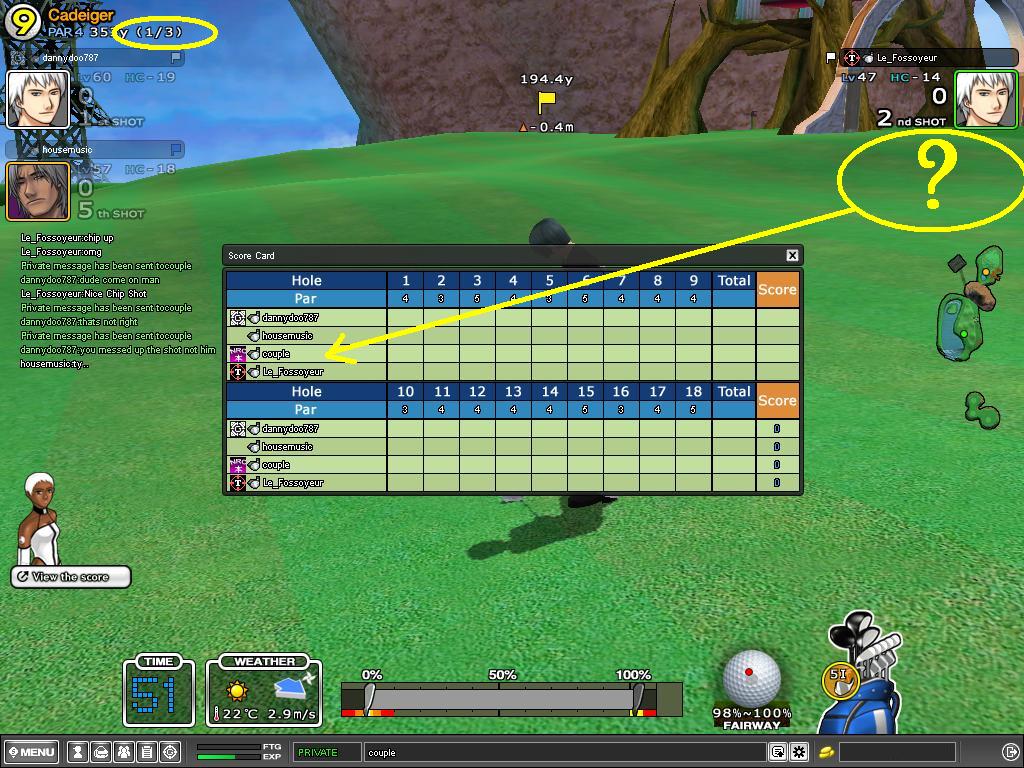Click the View the score button
Viewport: 1024px width, 768px height.
71,577
